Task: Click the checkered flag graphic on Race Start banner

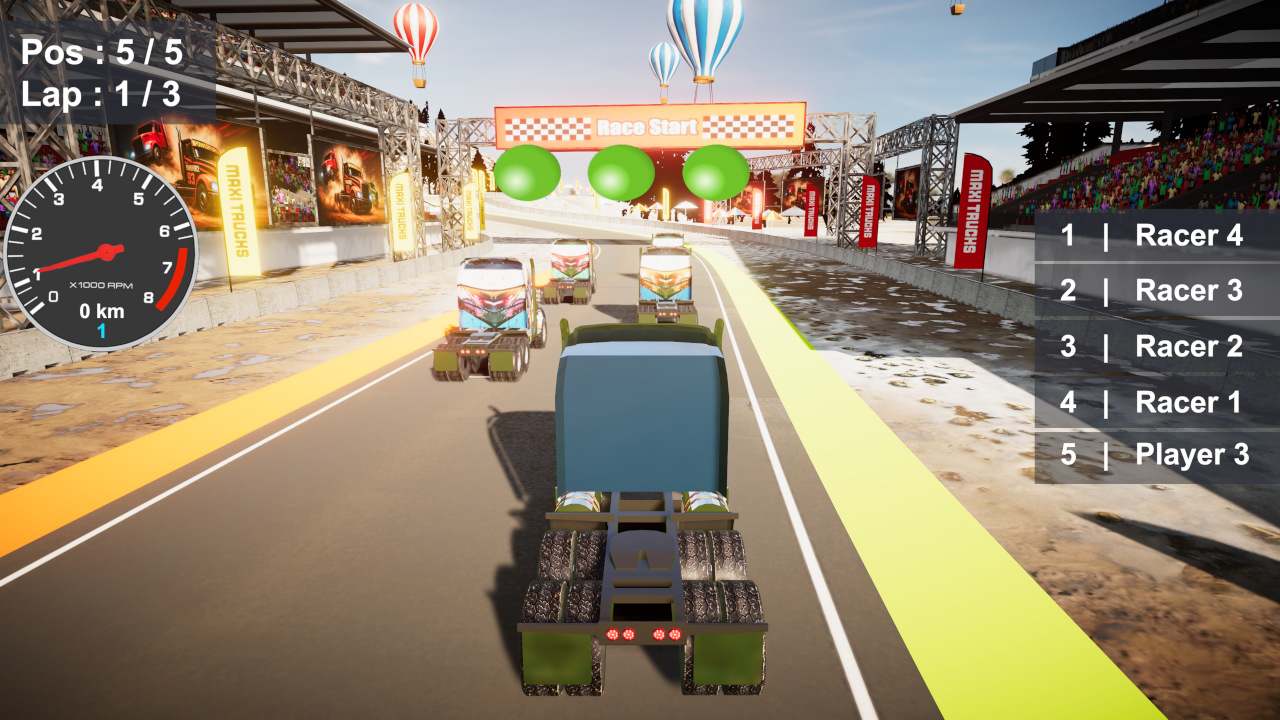Action: (x=550, y=128)
